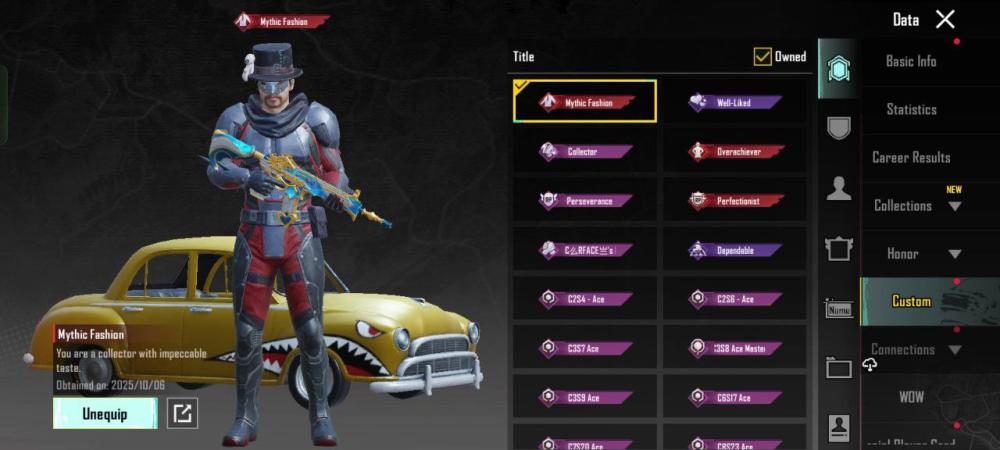Select the Overachiever title
The width and height of the screenshot is (1000, 450).
click(x=734, y=151)
